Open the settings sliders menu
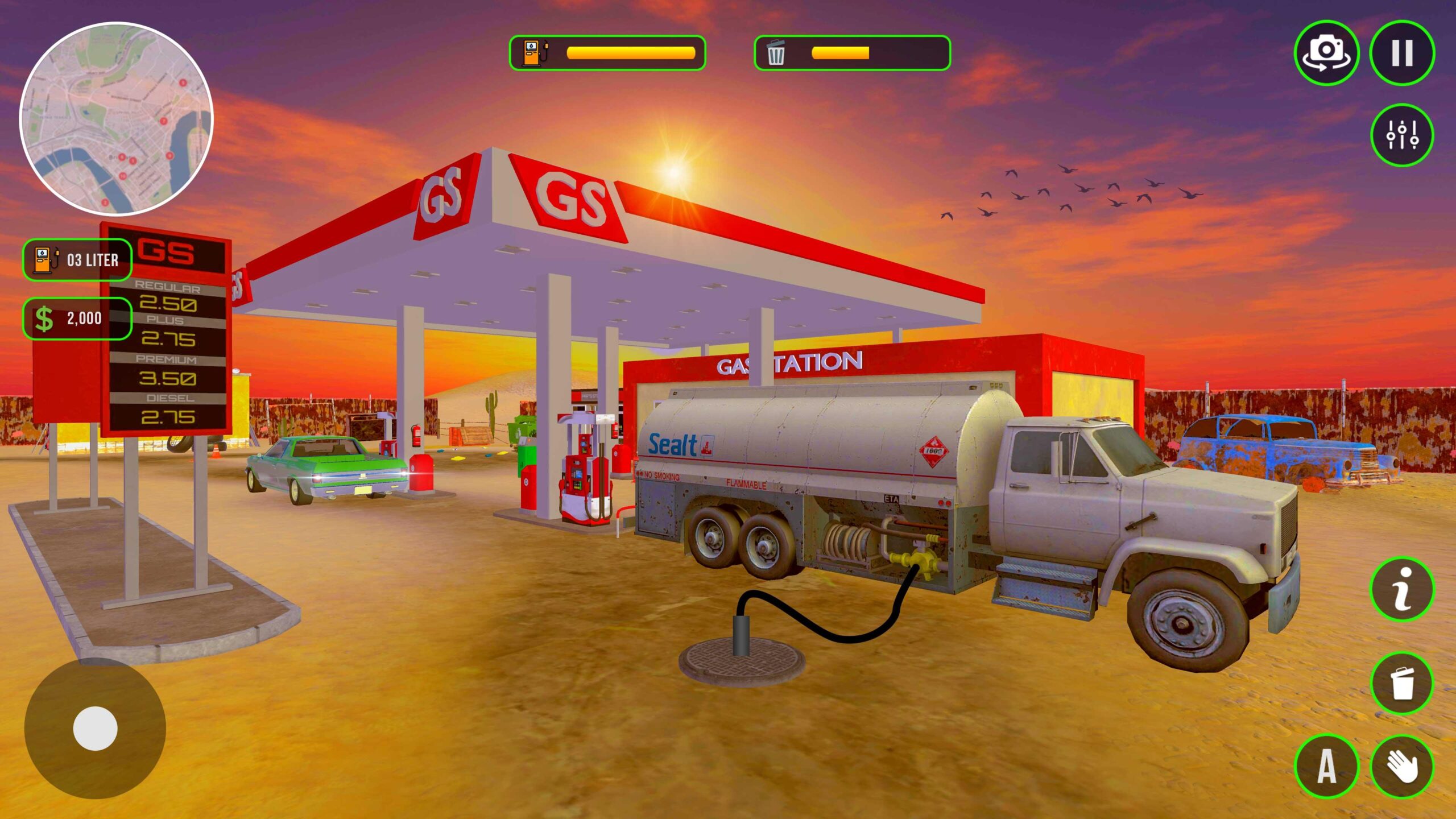 click(x=1402, y=135)
